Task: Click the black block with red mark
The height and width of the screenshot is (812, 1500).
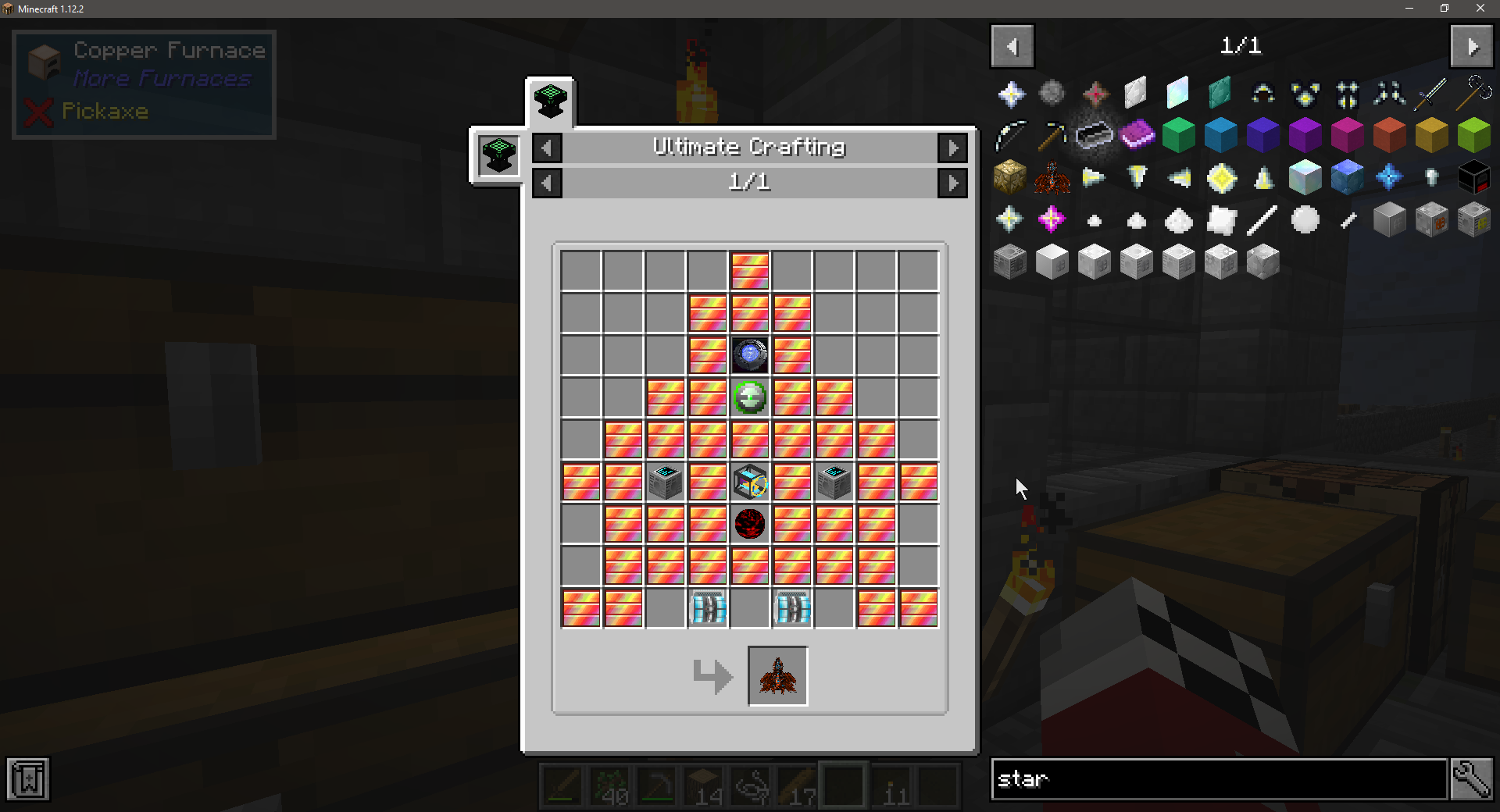Action: [x=1474, y=177]
